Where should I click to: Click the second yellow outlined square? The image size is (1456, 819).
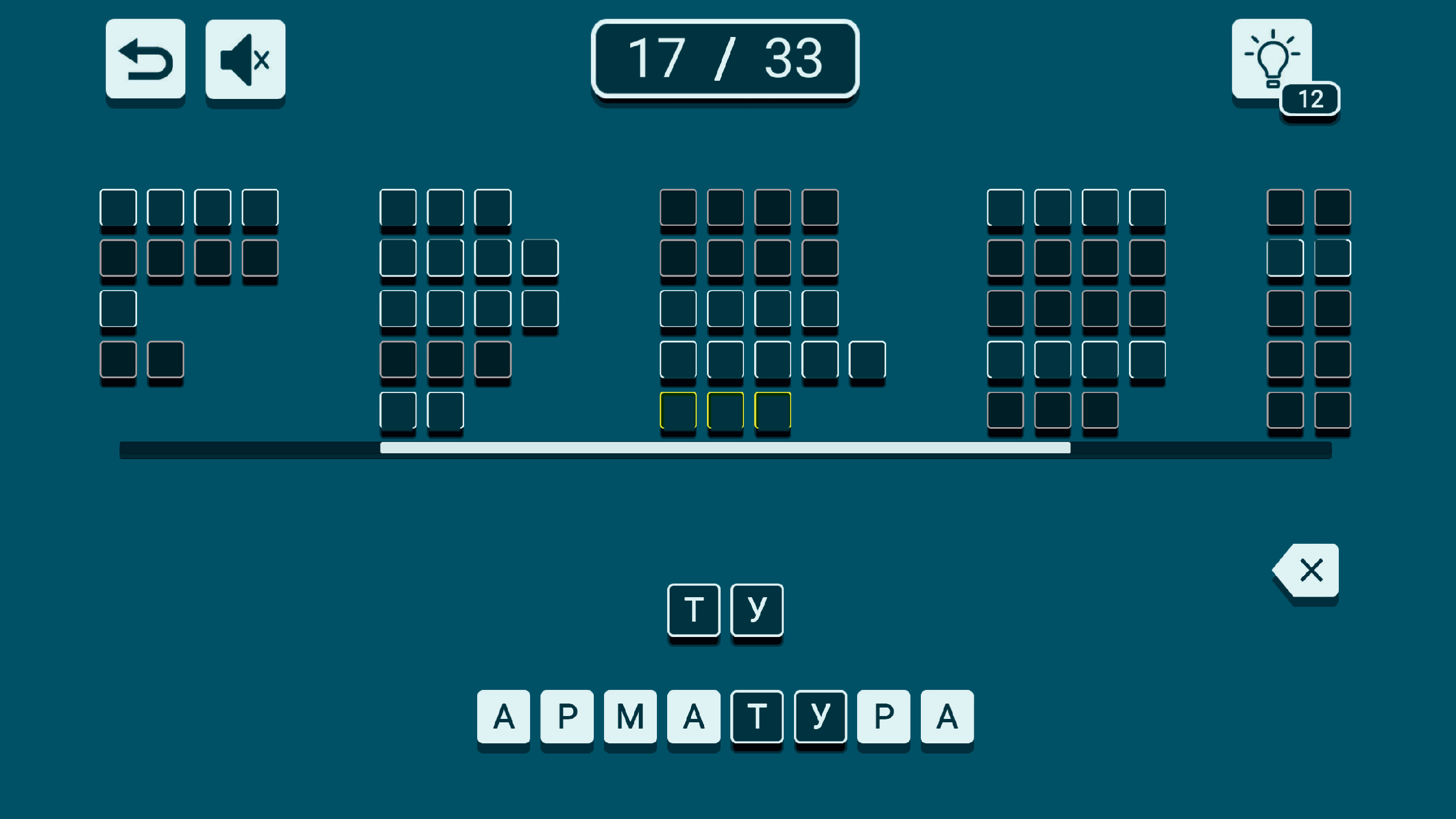pyautogui.click(x=725, y=409)
